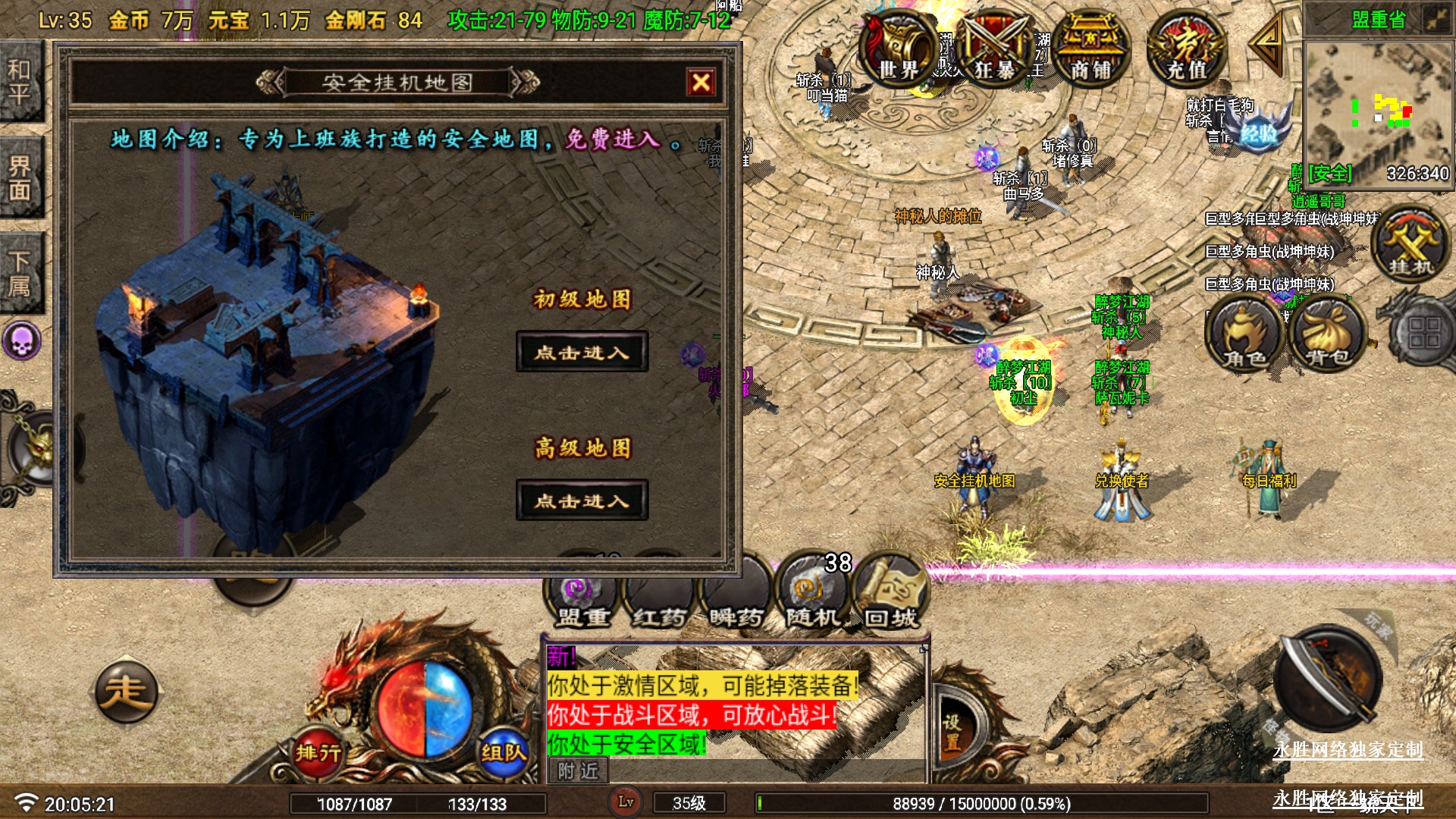
Task: Open the 商铺 shop
Action: point(1090,49)
